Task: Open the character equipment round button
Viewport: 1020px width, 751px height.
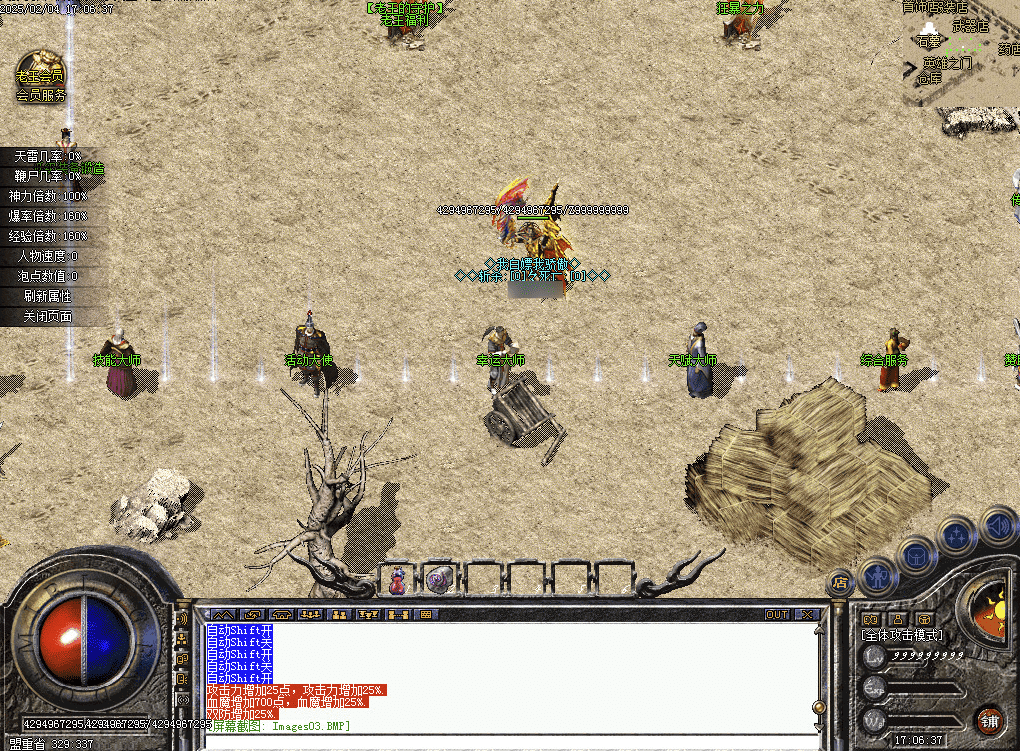Action: 877,574
